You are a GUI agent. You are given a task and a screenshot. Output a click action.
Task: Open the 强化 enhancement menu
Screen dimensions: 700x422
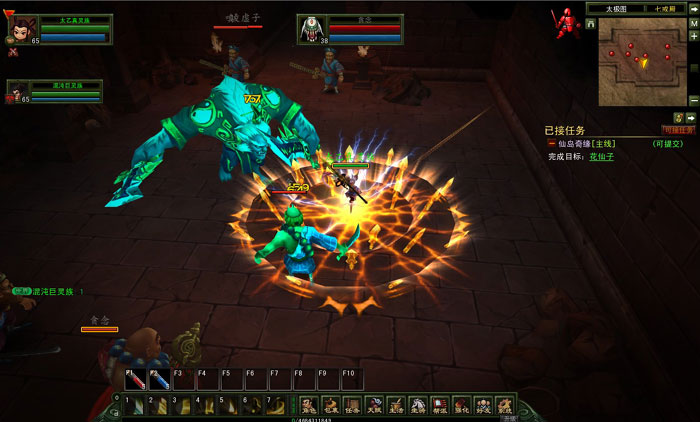(x=461, y=405)
